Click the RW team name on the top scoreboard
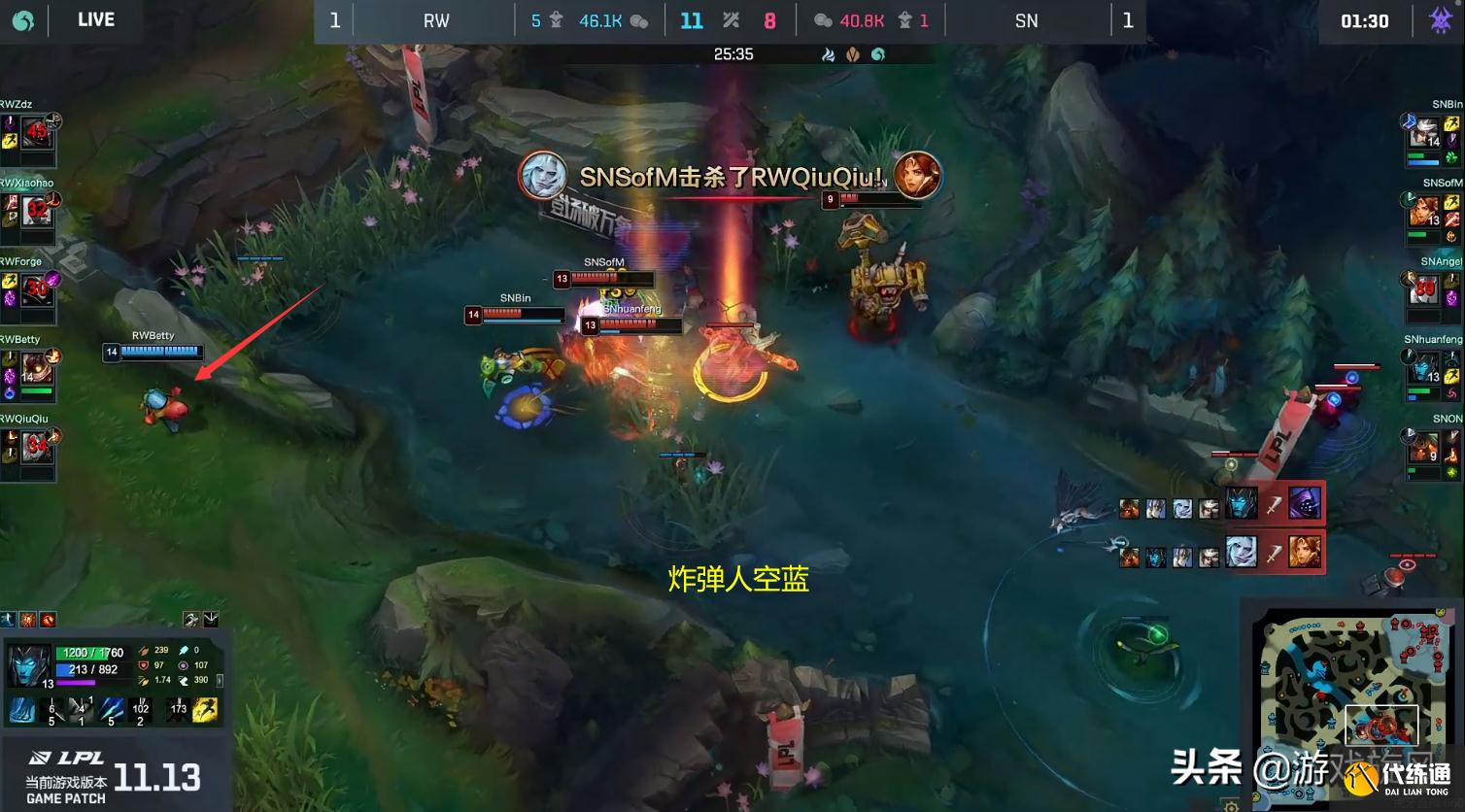 point(434,19)
